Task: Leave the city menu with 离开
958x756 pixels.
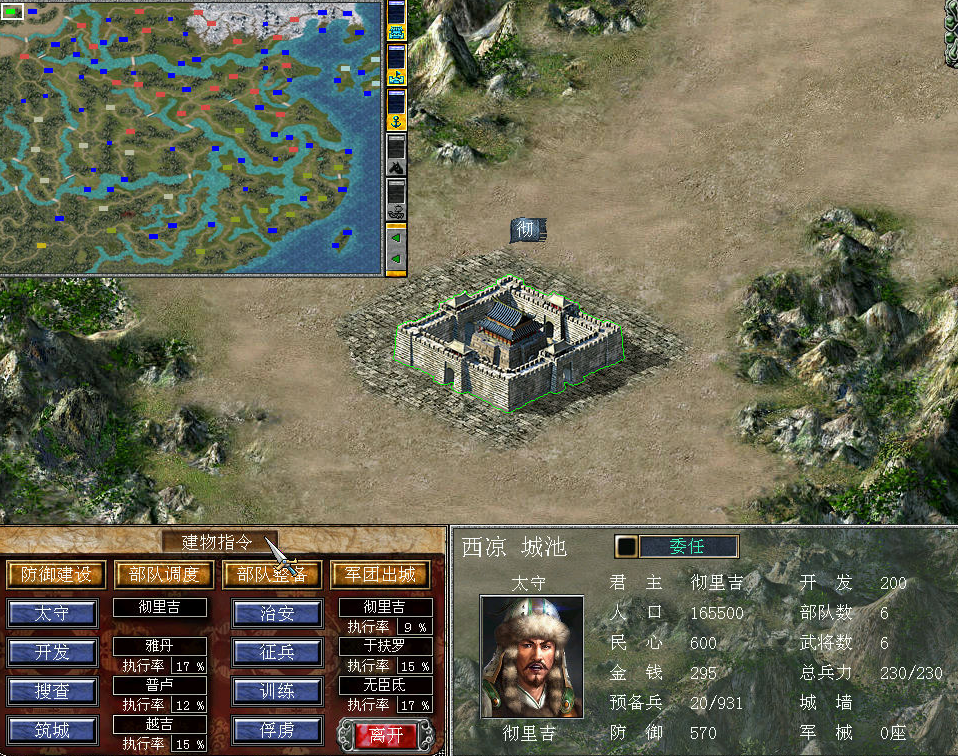Action: pos(385,733)
